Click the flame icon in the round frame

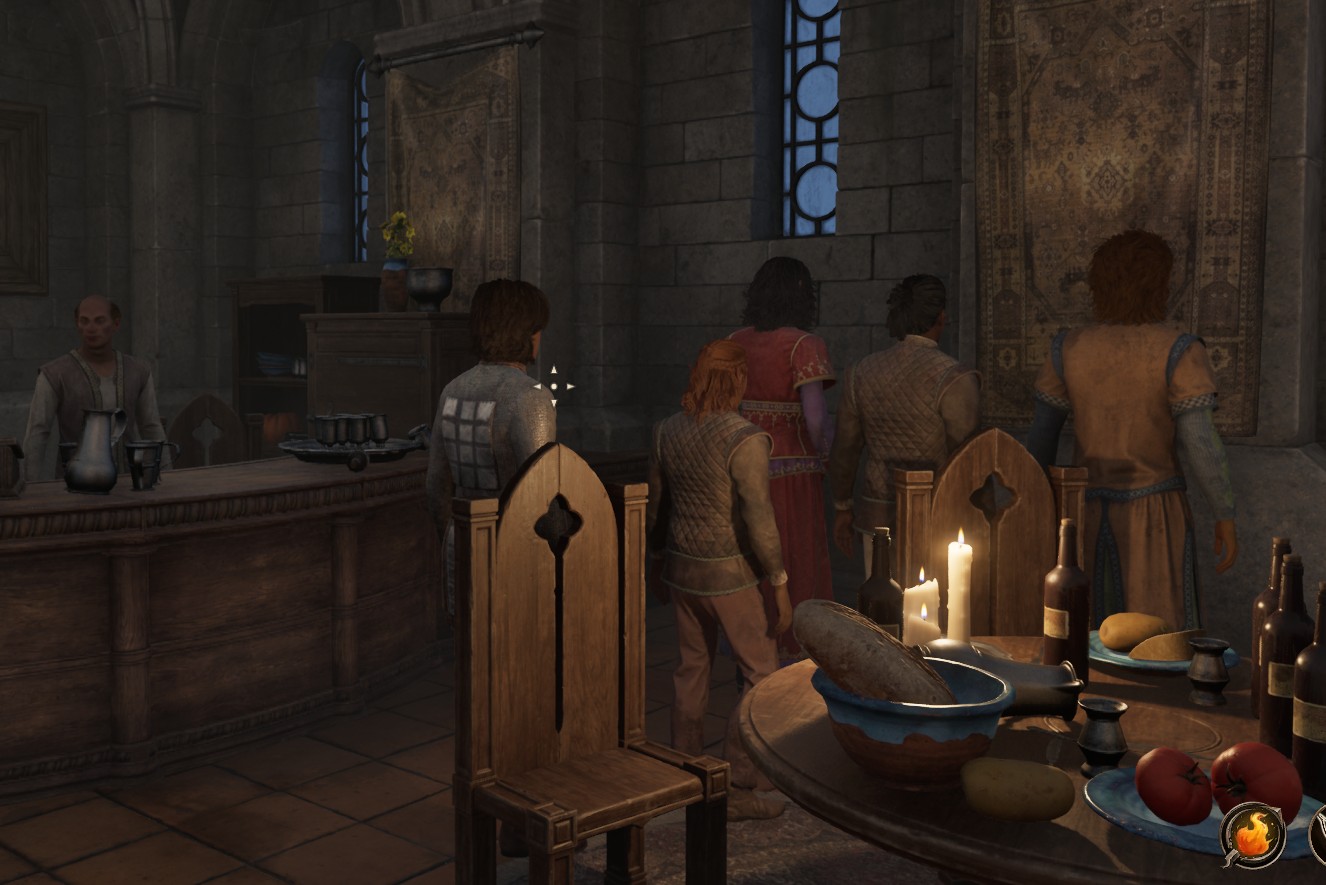(1252, 835)
